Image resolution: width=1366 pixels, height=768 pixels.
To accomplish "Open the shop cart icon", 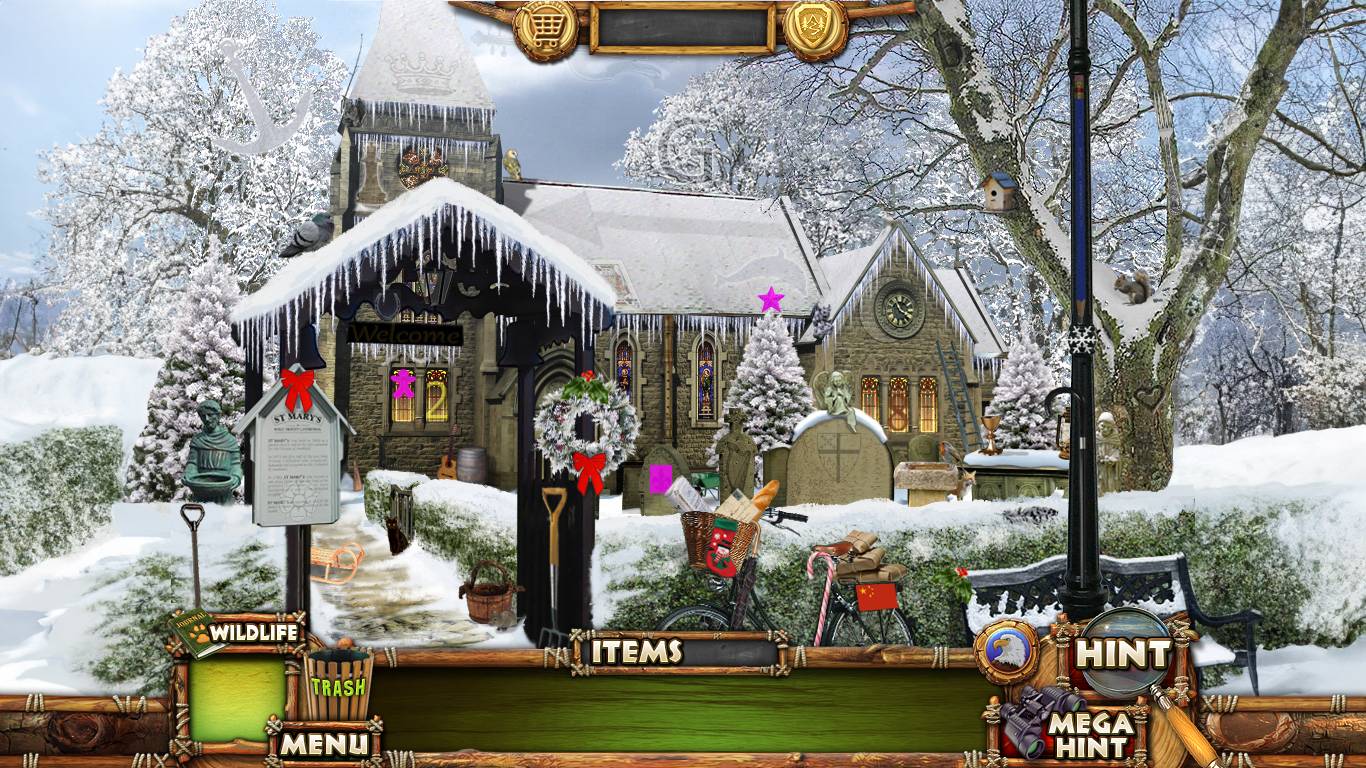I will coord(545,29).
